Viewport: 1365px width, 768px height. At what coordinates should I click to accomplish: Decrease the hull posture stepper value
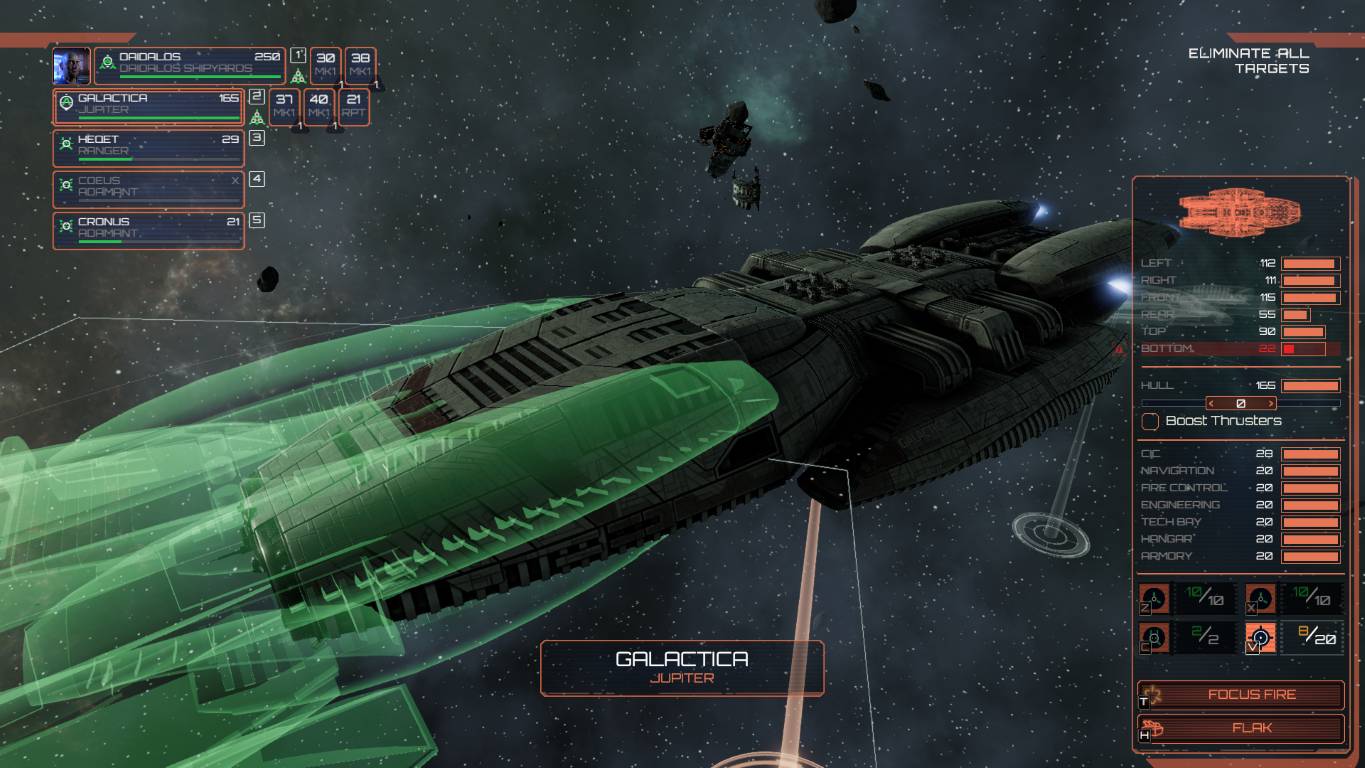1211,404
